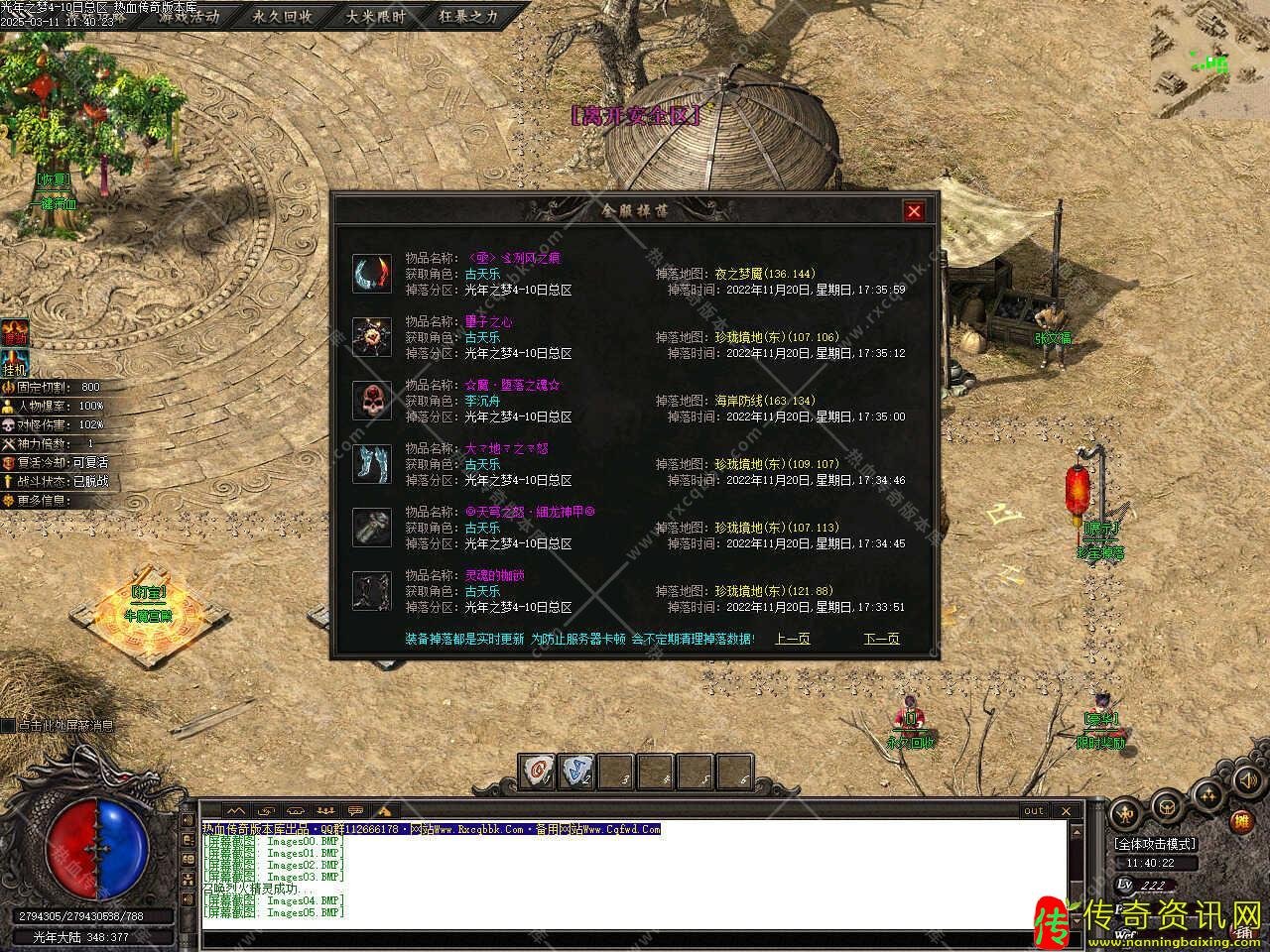Screen dimensions: 1270x952
Task: Toggle the 挂机 auto-battle icon
Action: [15, 364]
